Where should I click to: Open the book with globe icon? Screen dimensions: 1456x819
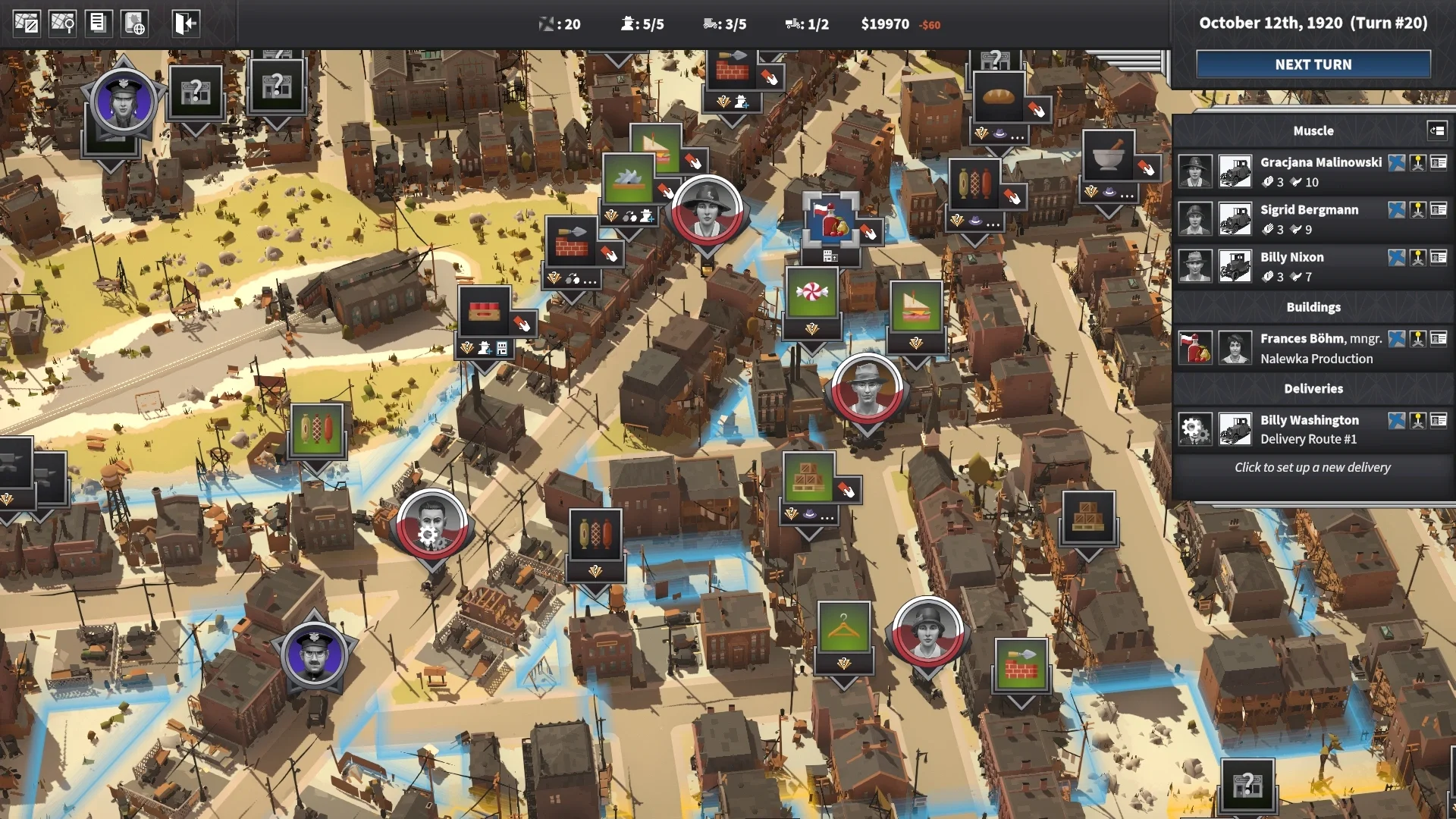pos(135,24)
